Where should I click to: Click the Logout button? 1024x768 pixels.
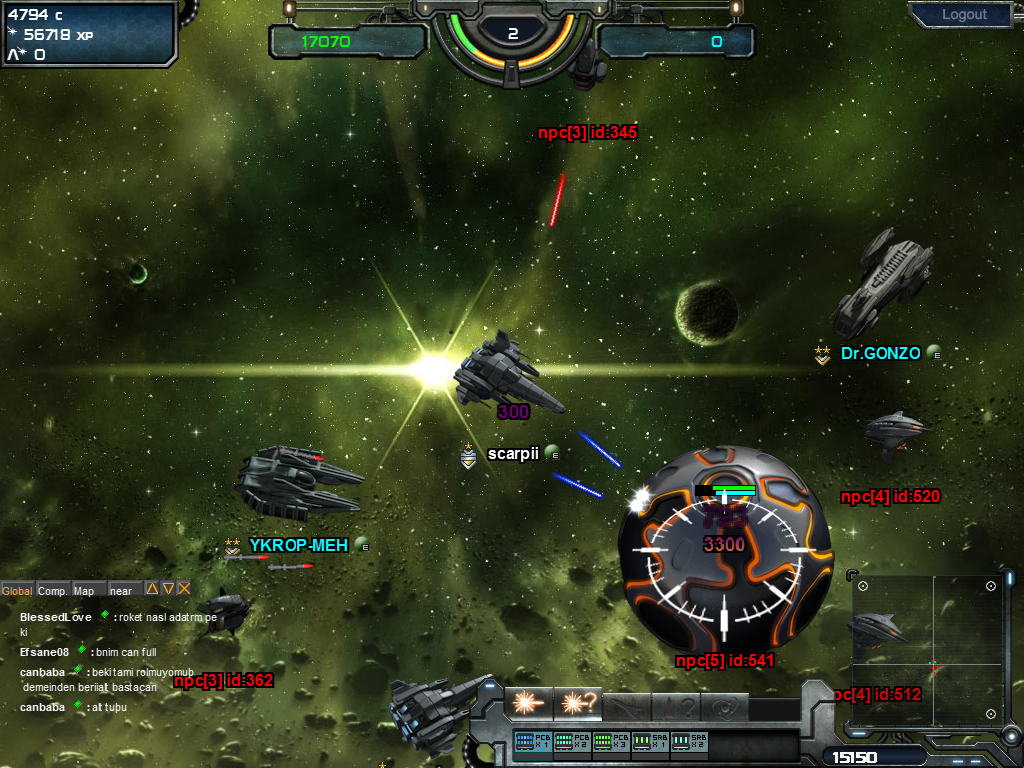(x=964, y=15)
